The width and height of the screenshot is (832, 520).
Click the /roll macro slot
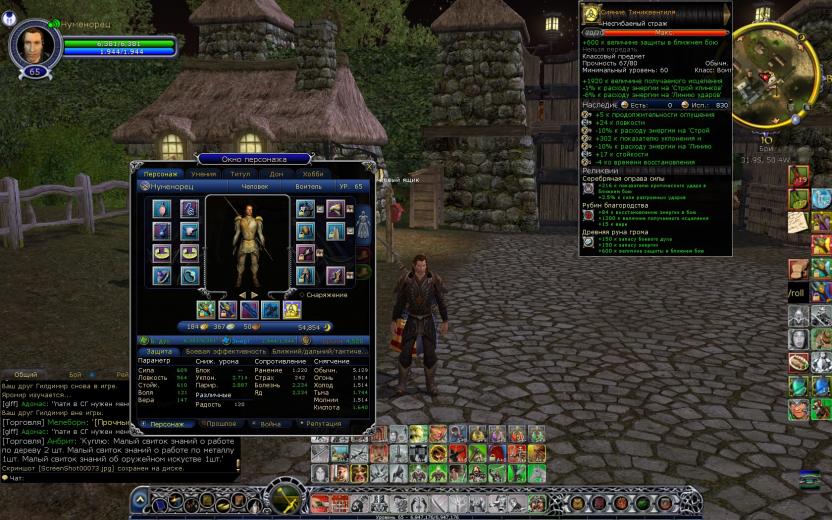click(797, 292)
